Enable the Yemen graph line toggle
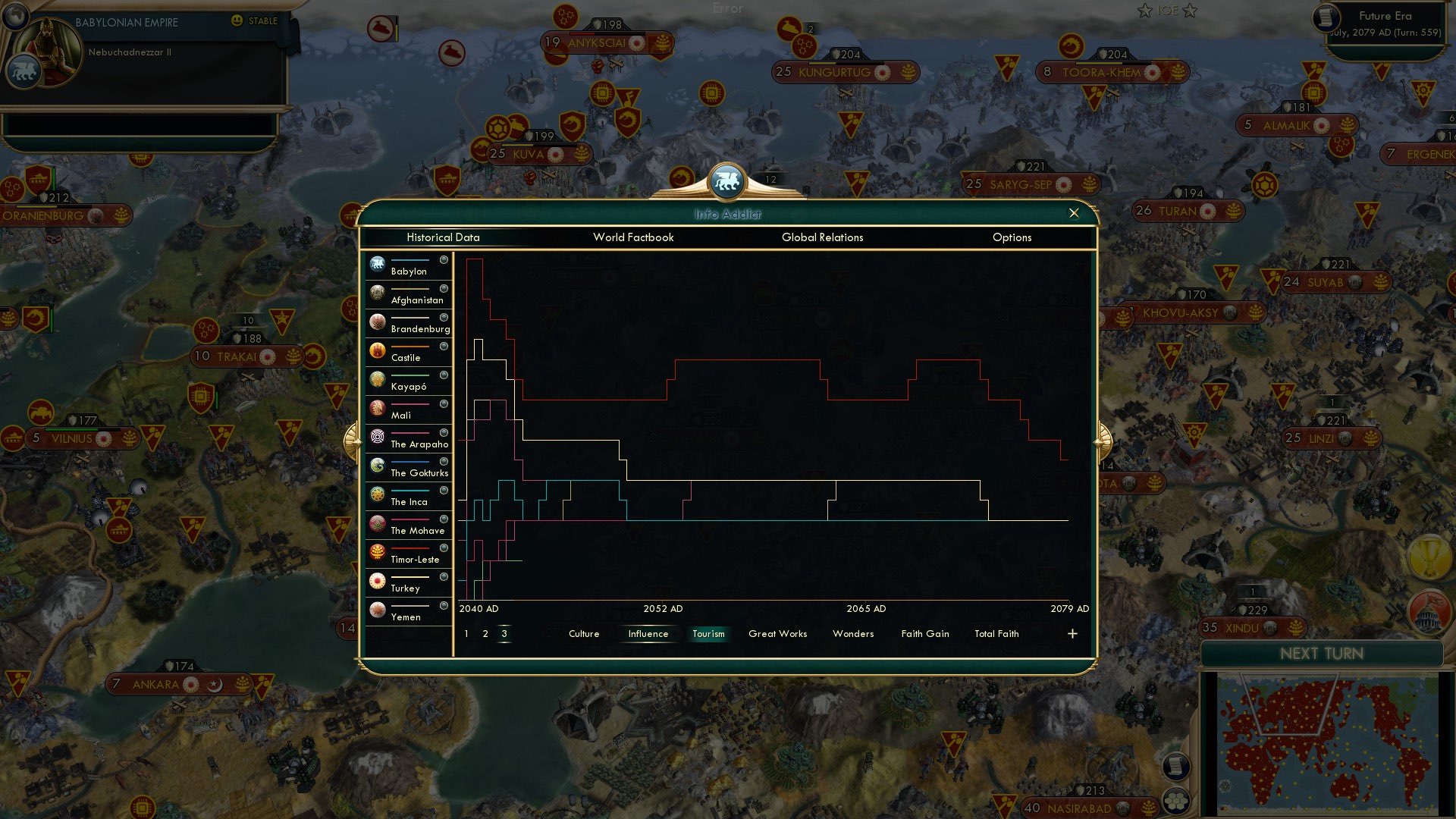 (444, 605)
